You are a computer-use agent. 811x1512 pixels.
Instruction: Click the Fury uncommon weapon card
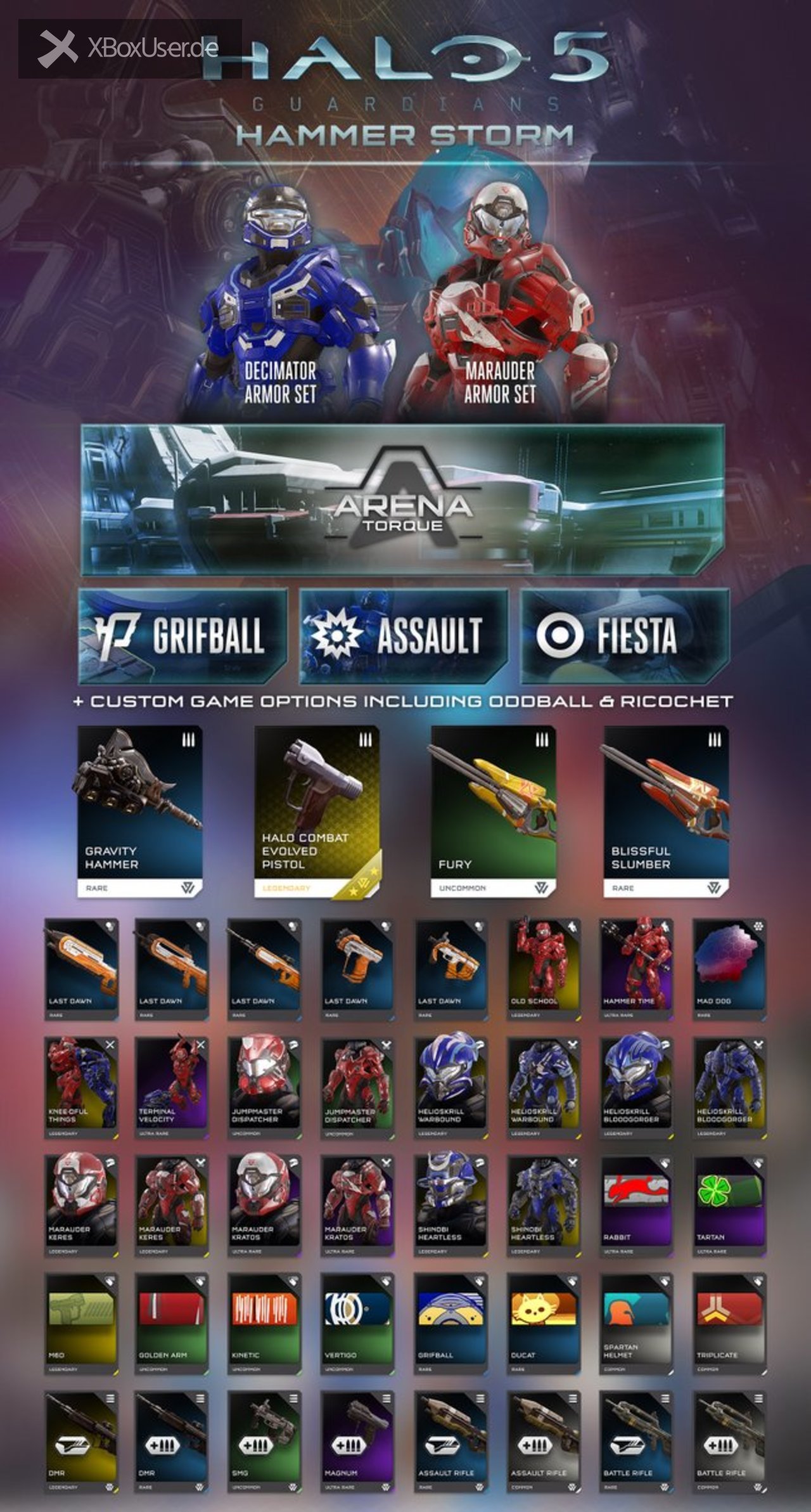pos(493,811)
